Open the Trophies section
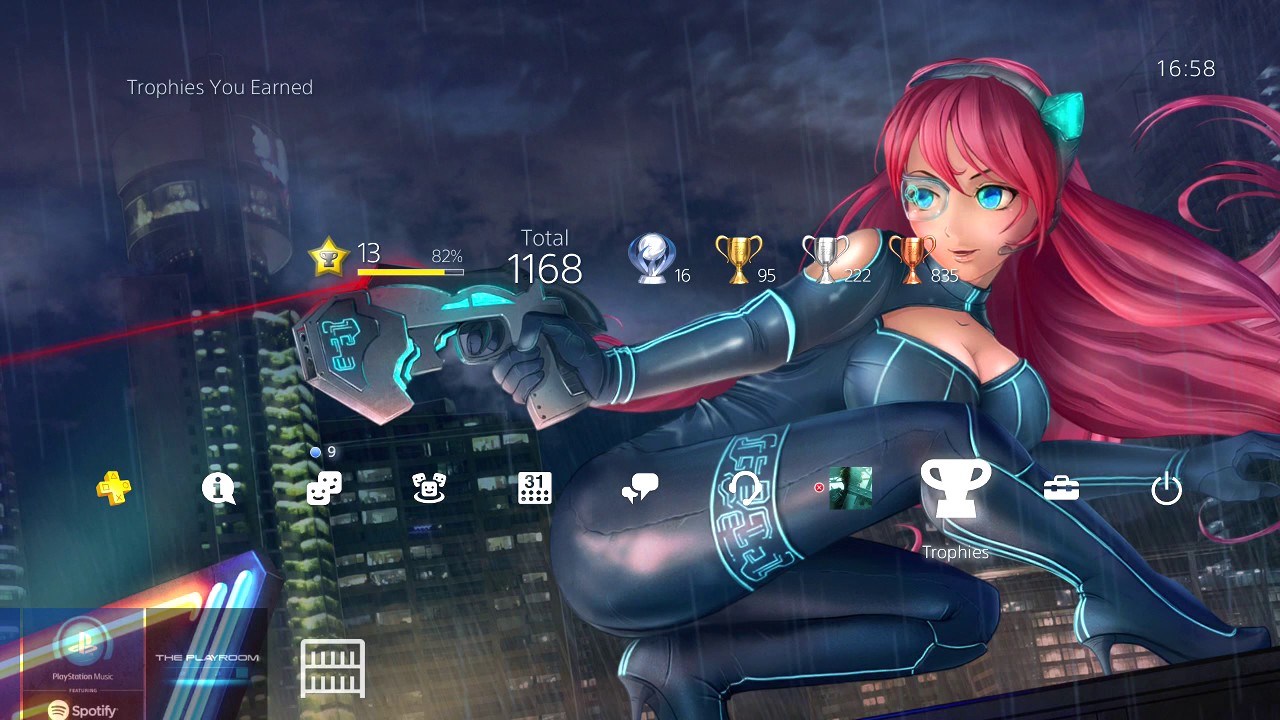Image resolution: width=1280 pixels, height=720 pixels. tap(955, 489)
